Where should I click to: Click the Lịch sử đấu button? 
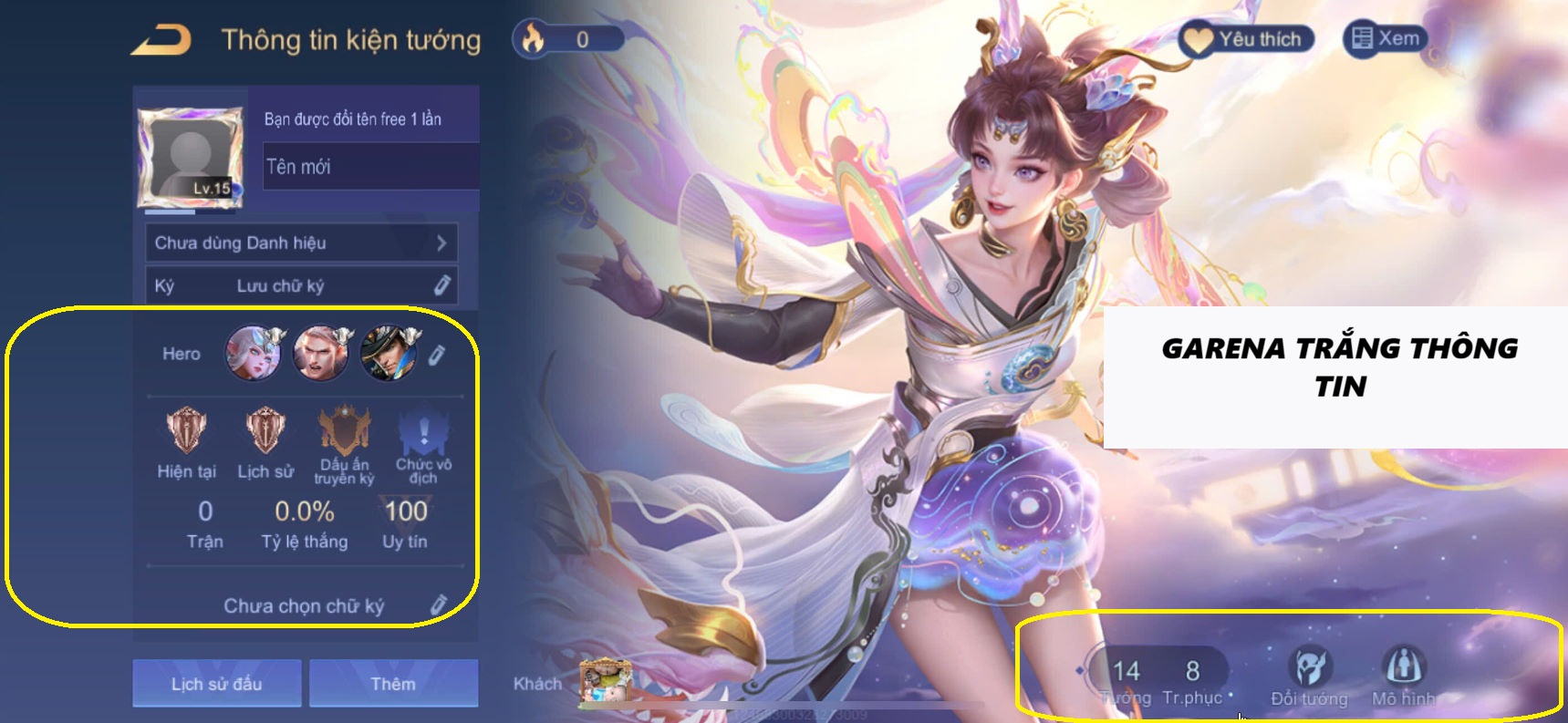(216, 683)
